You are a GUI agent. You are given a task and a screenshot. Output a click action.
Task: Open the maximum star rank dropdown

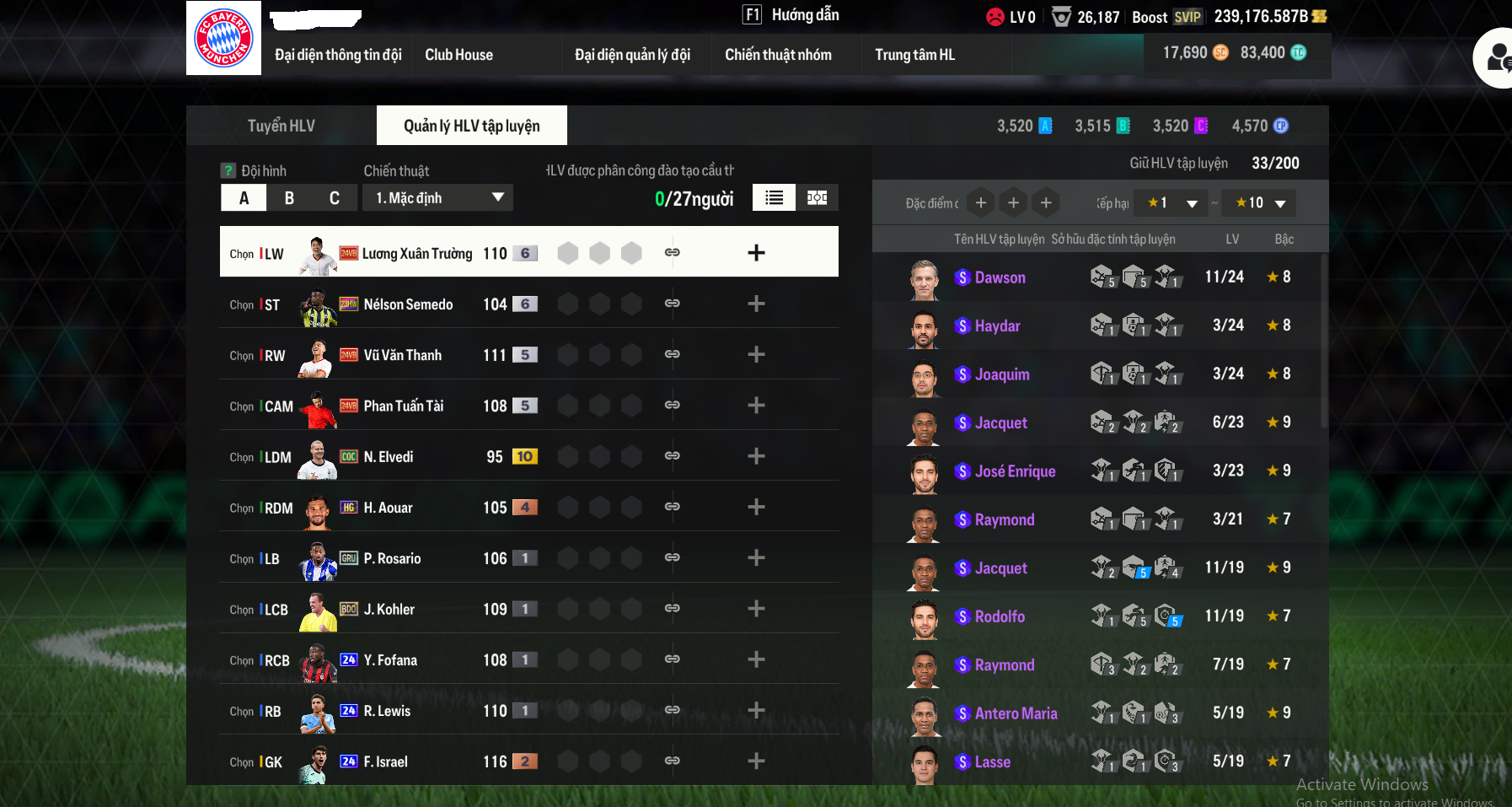(x=1260, y=203)
